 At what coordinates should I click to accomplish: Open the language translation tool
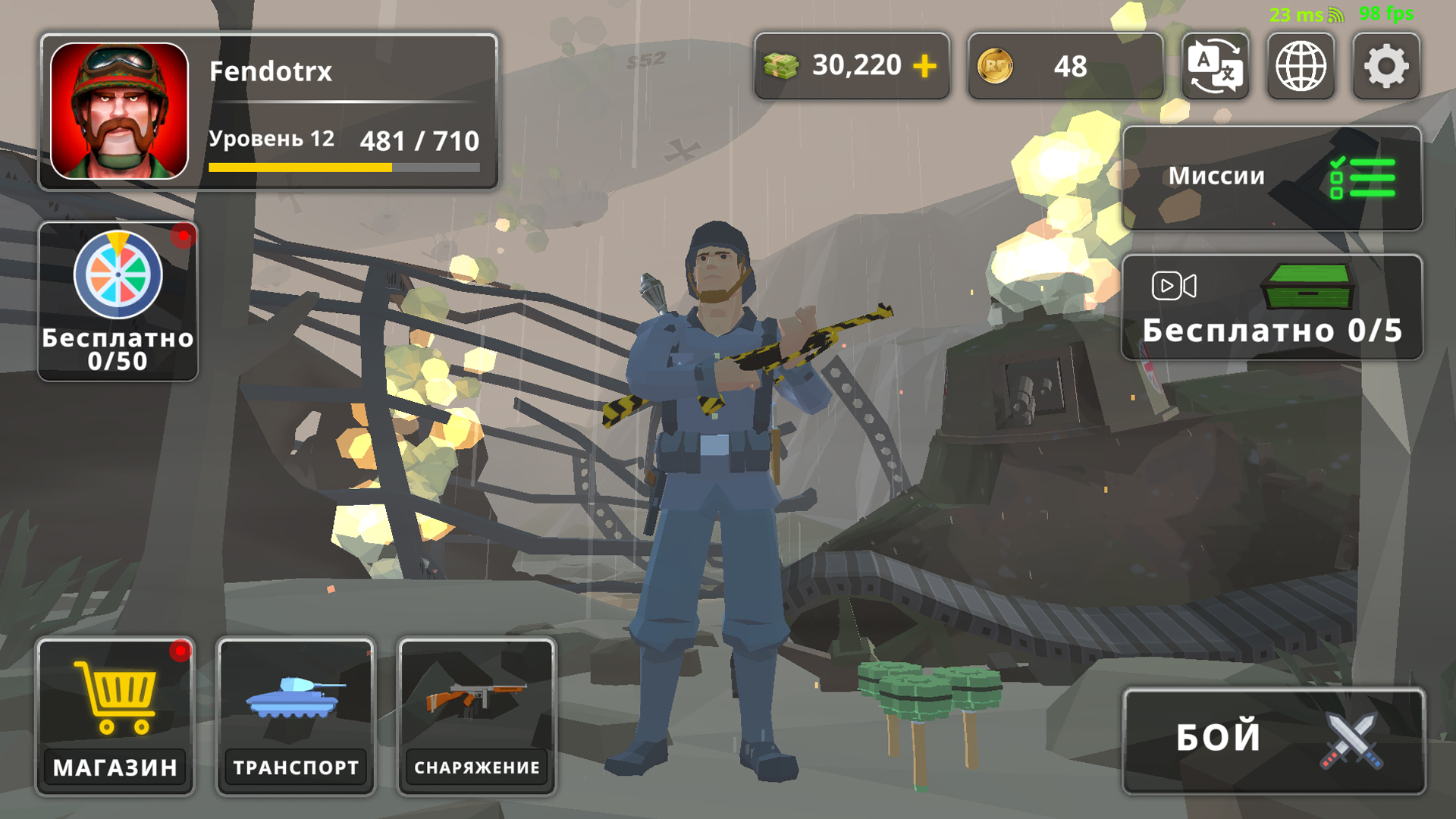1216,67
